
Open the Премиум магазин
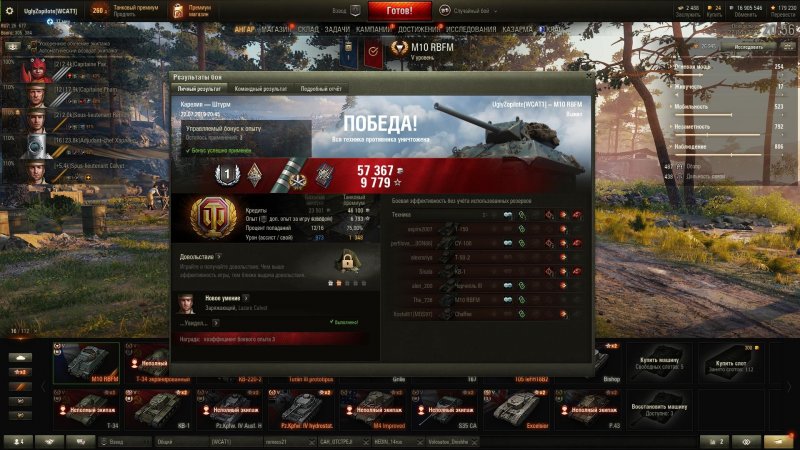click(199, 10)
